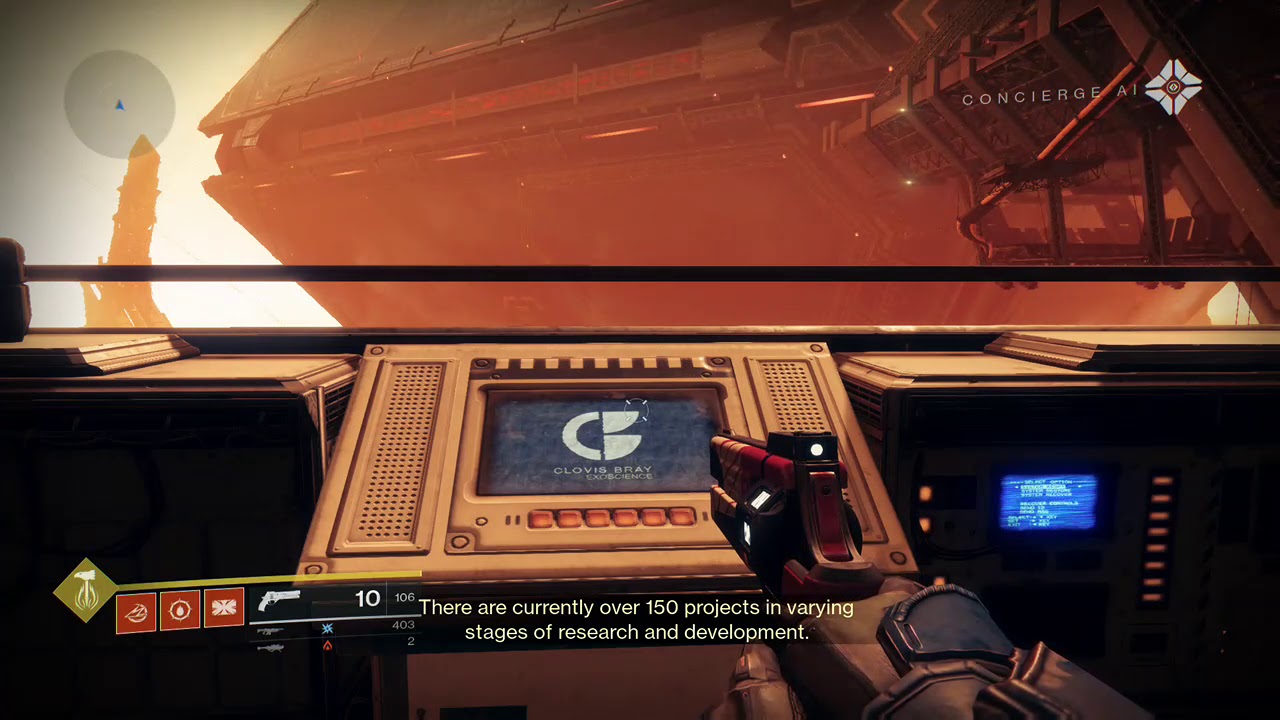
Task: Switch to the weapon with 2 ammo
Action: tap(269, 647)
